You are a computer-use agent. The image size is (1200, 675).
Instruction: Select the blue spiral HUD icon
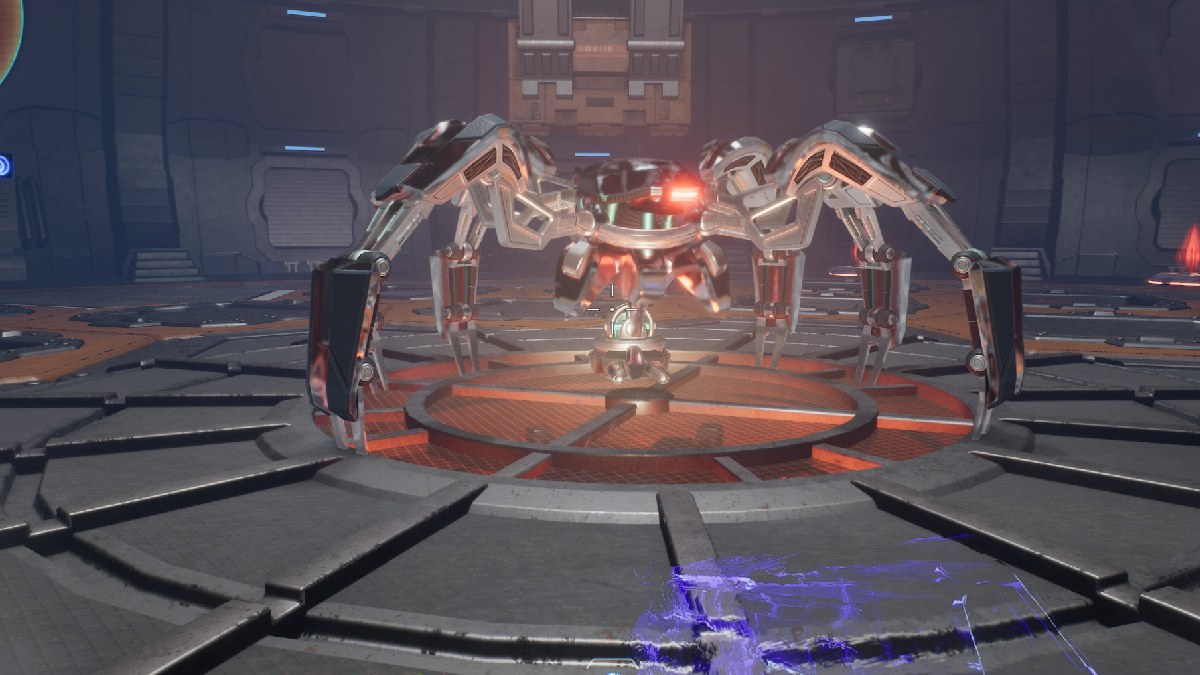pos(4,165)
